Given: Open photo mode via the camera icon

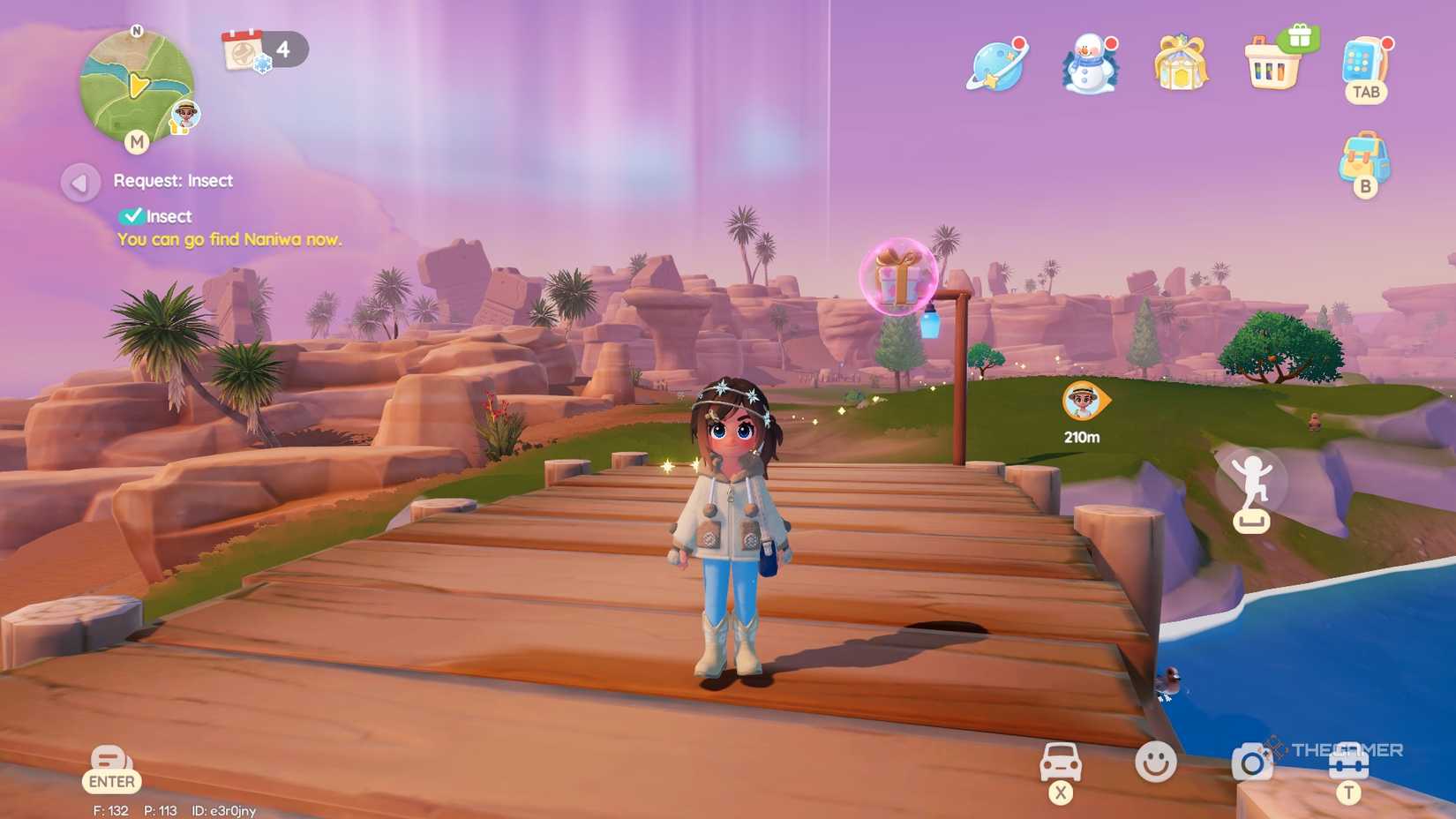Looking at the screenshot, I should (x=1250, y=761).
